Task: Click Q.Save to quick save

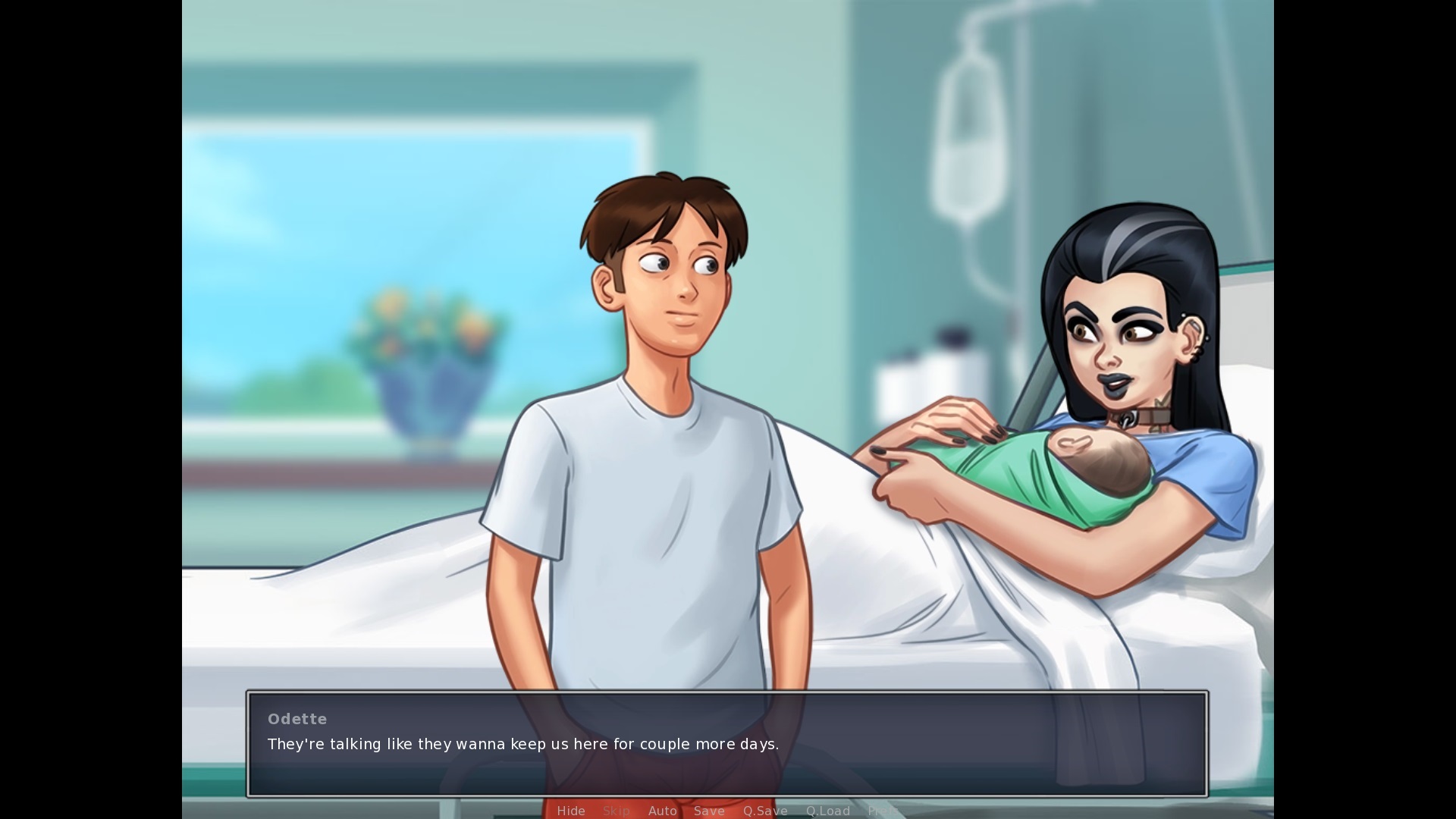Action: 765,811
